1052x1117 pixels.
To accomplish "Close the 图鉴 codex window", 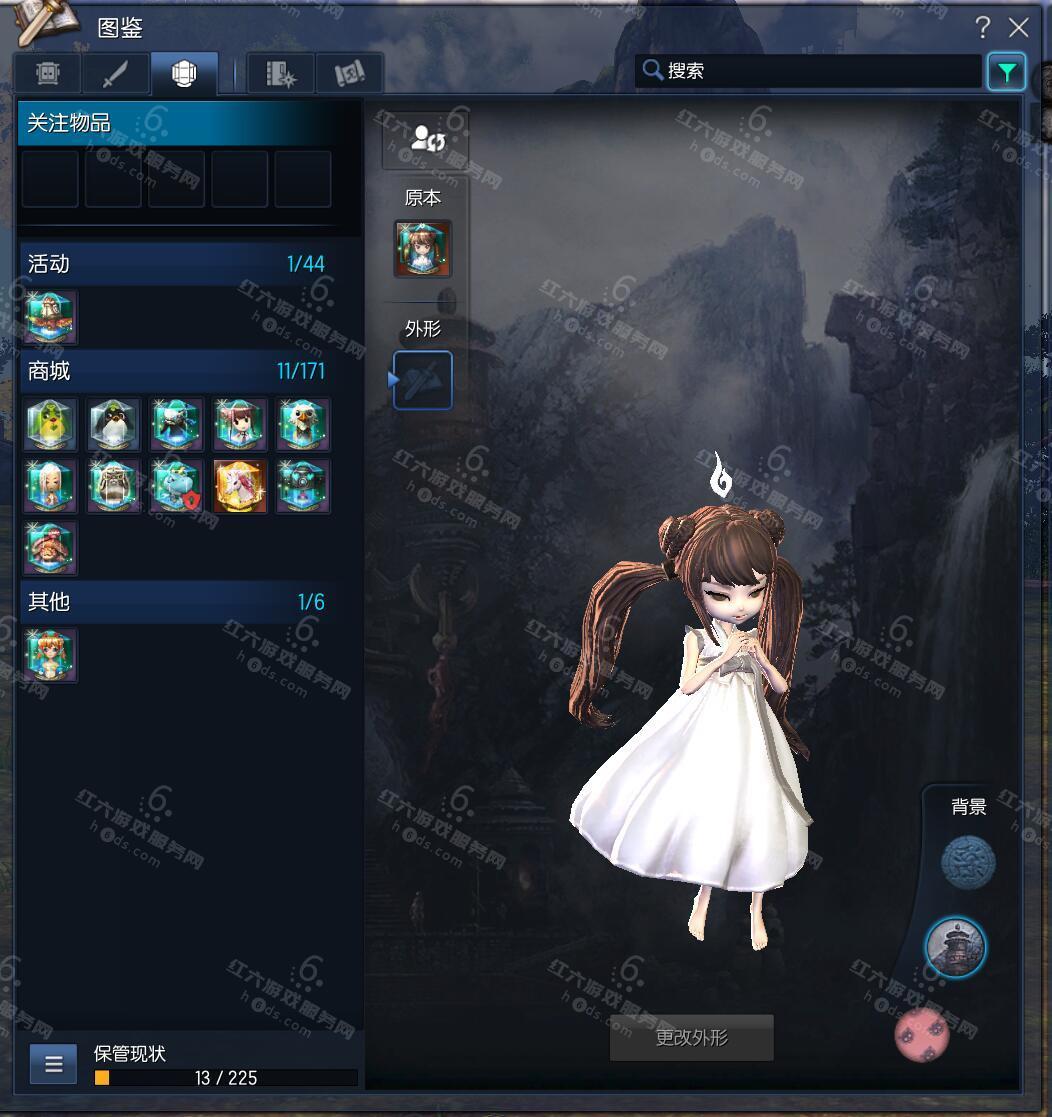I will 1019,28.
